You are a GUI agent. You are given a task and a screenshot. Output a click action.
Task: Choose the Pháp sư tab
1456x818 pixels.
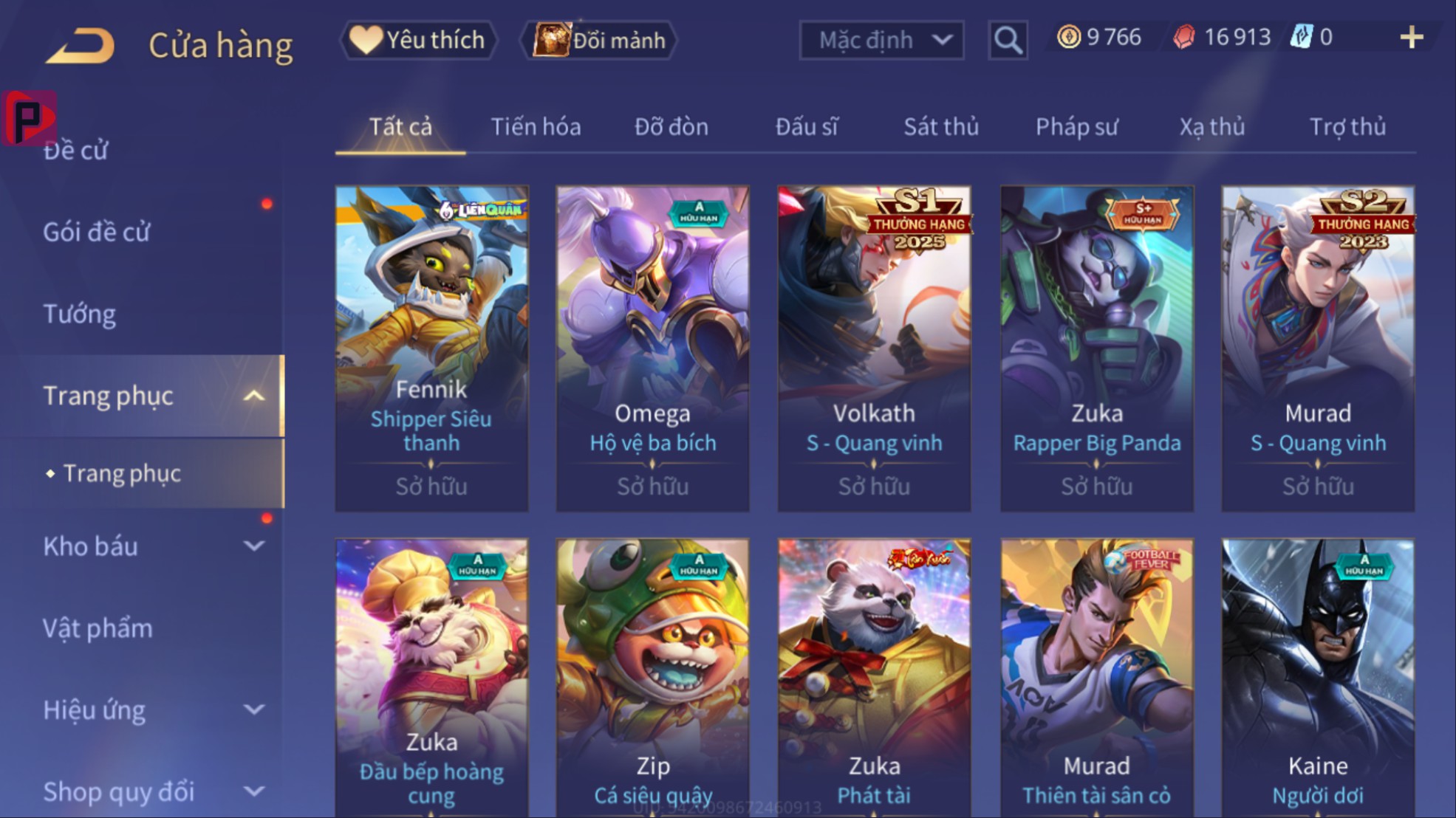tap(1076, 127)
